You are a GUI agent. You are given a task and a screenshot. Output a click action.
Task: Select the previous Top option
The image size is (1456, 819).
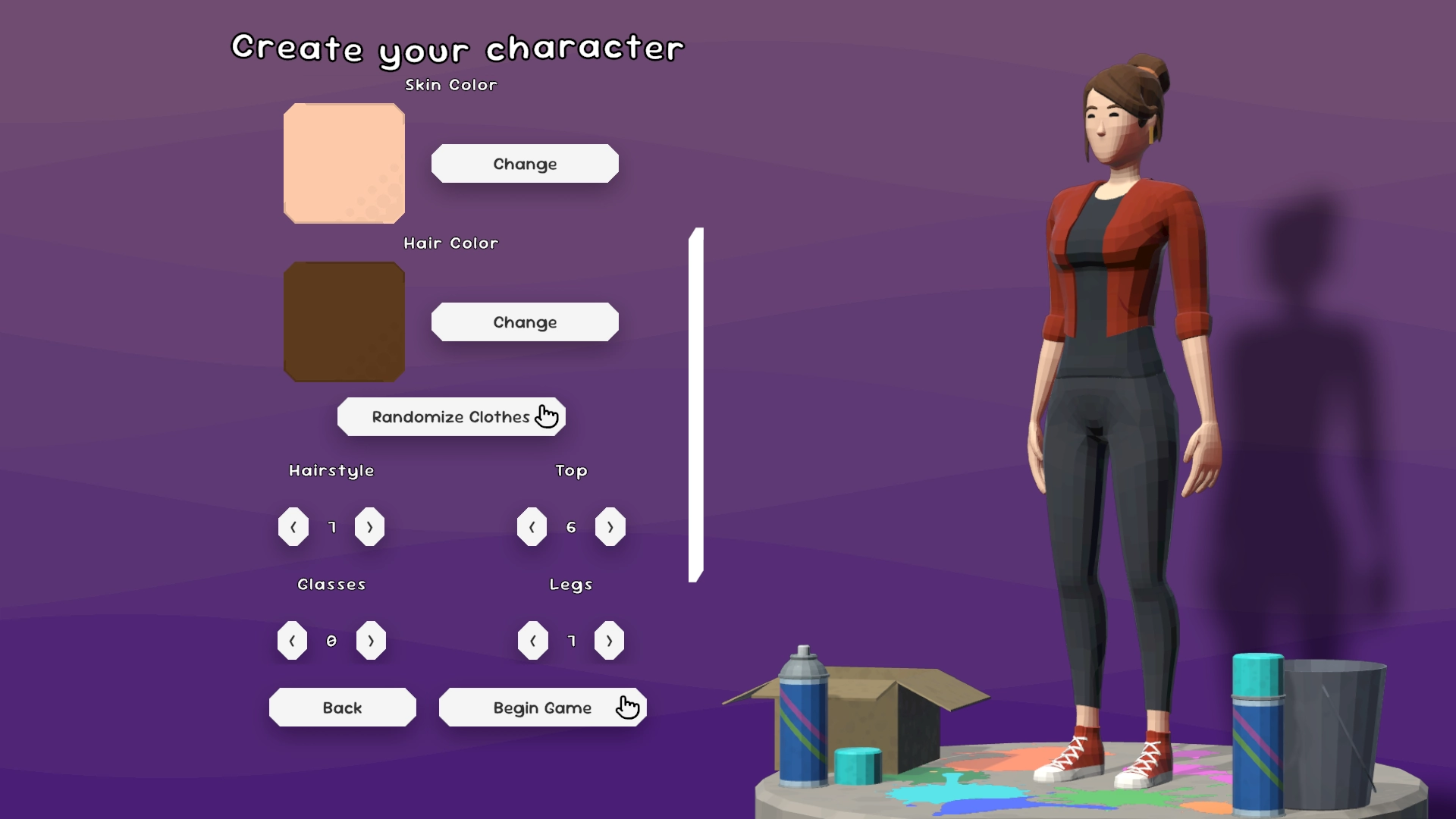click(x=532, y=527)
